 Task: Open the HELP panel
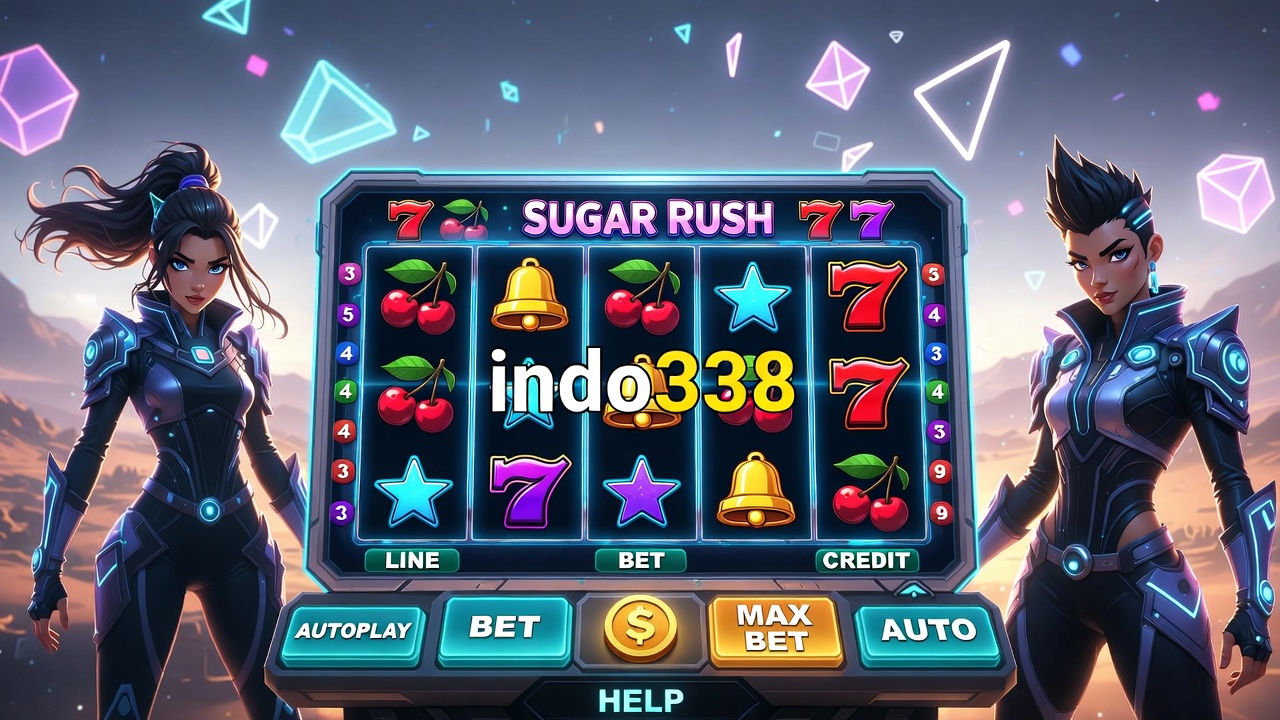pos(641,699)
